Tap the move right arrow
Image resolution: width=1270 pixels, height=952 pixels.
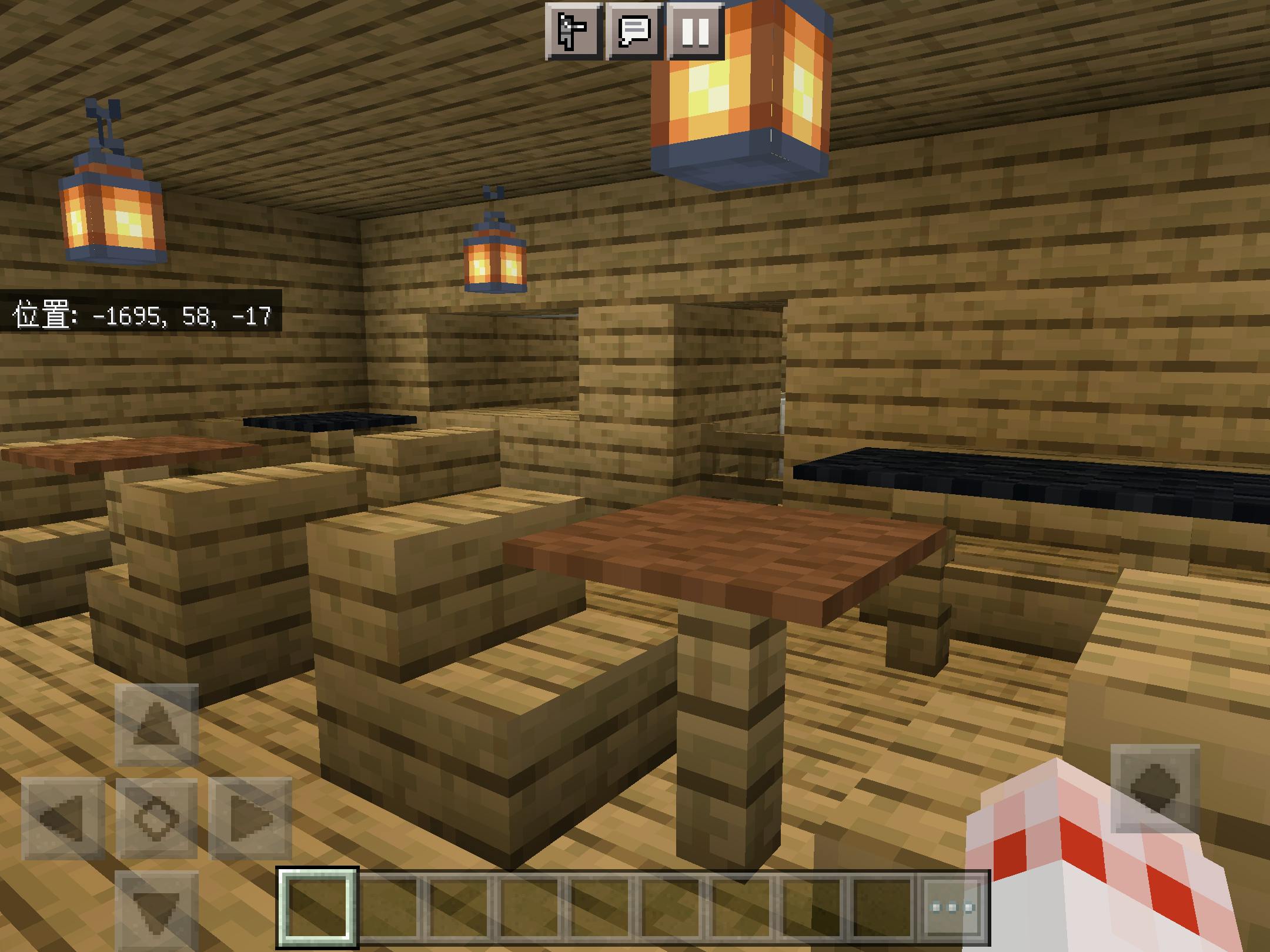[250, 818]
